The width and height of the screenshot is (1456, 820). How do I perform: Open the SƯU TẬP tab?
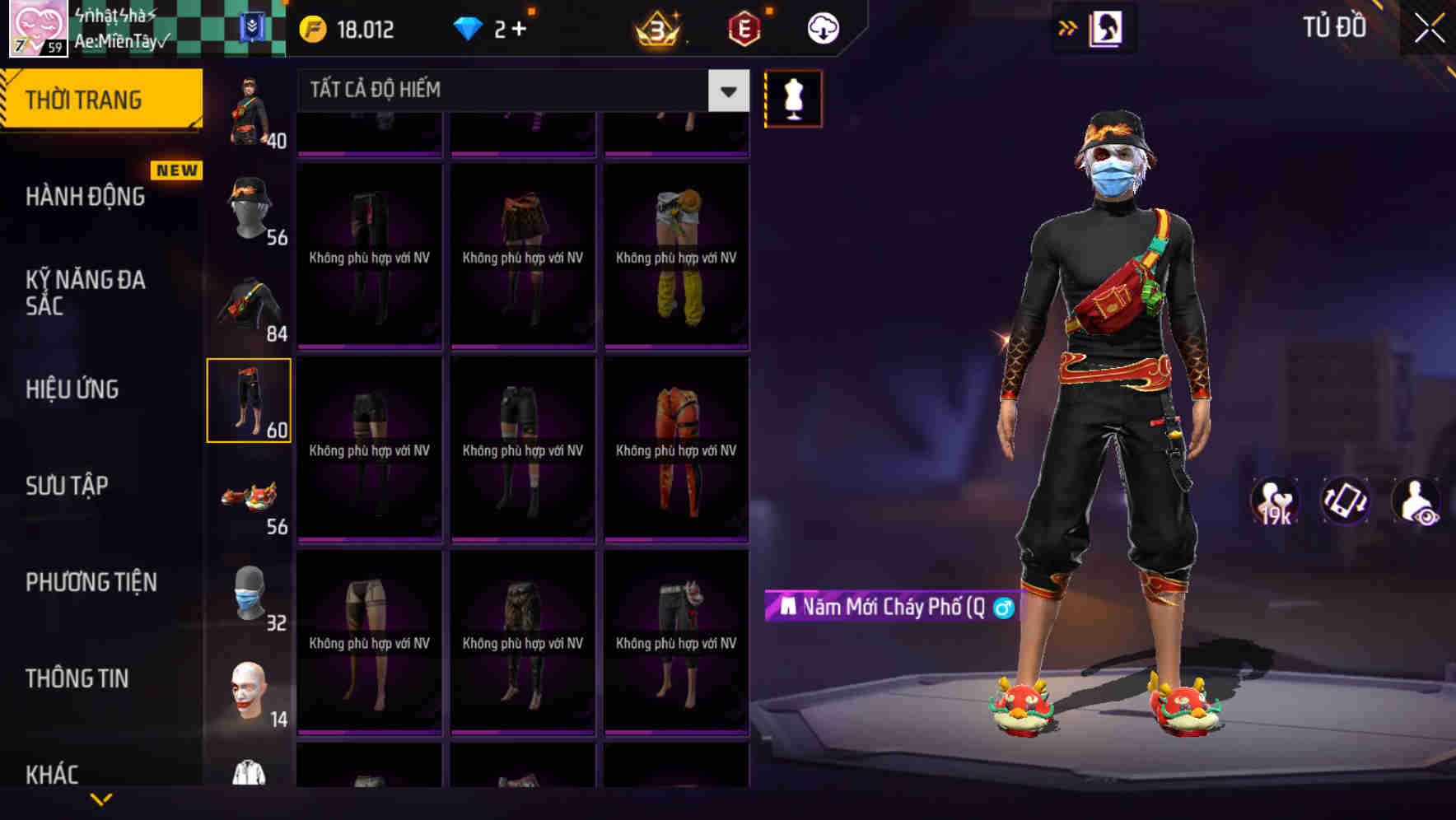pos(66,486)
